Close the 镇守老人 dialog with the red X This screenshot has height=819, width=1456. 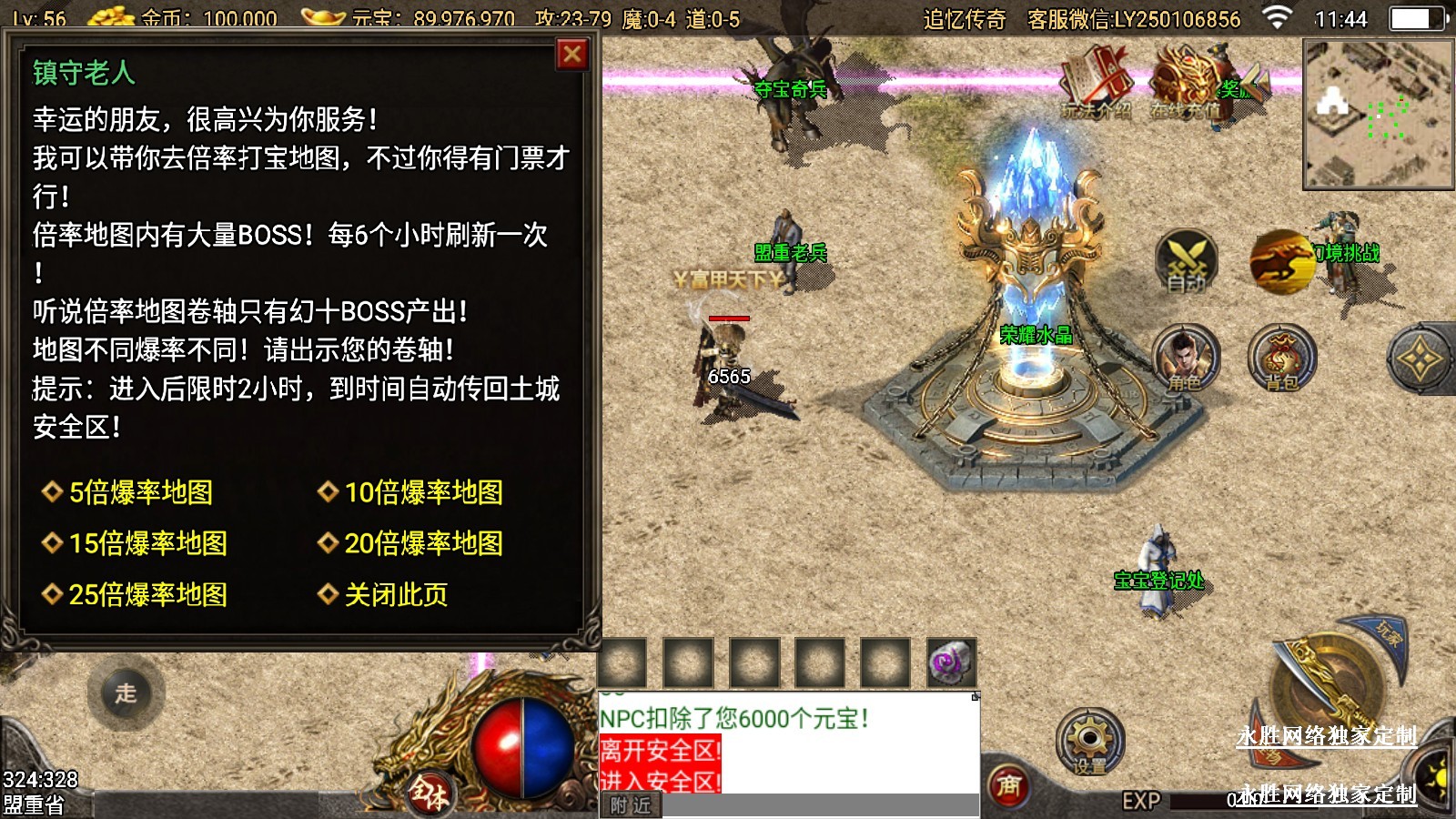click(x=572, y=56)
